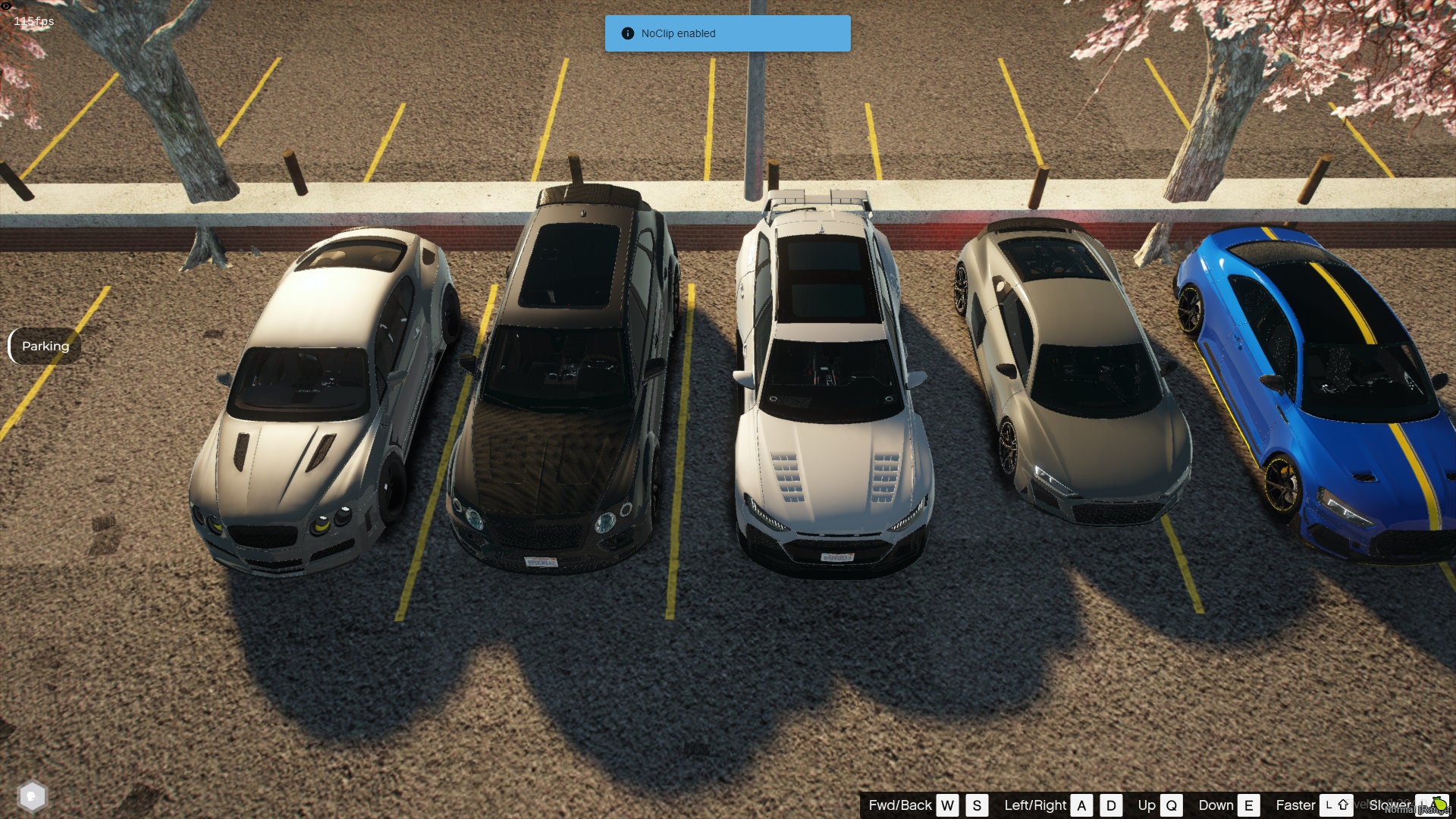Image resolution: width=1456 pixels, height=819 pixels.
Task: Click the Q key hint for Up
Action: point(1172,805)
